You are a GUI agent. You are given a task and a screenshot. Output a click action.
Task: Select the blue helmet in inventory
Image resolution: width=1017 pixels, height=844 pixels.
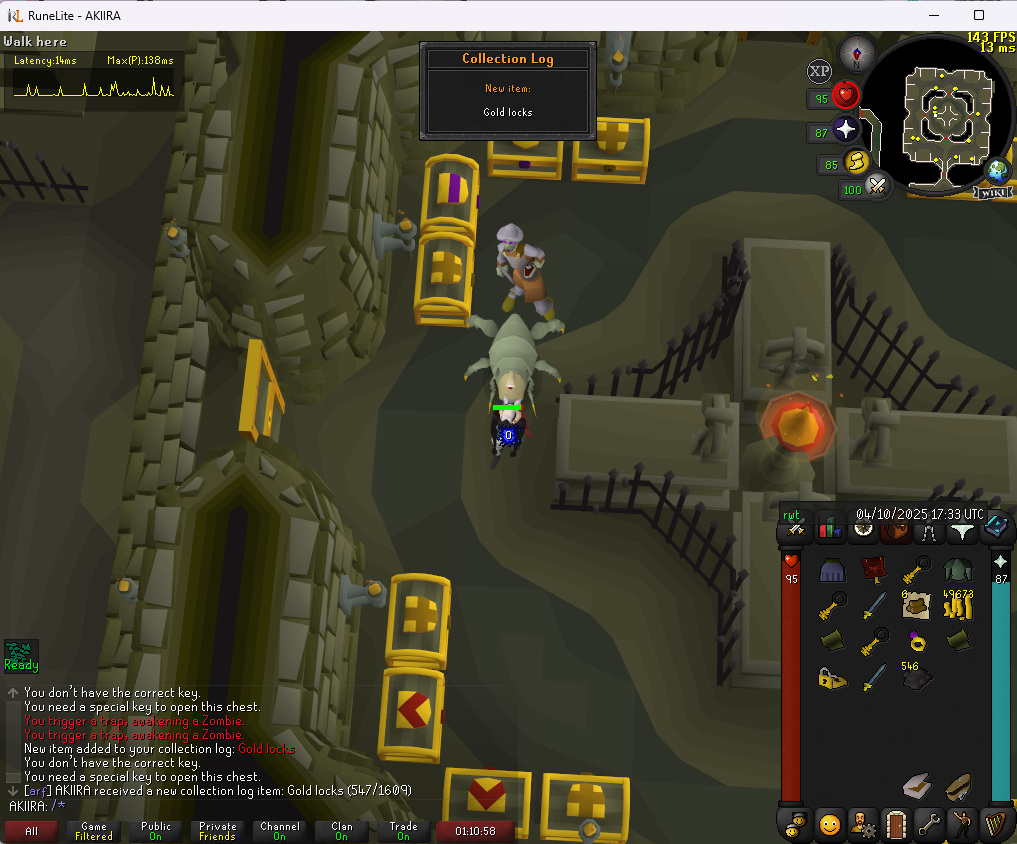[833, 570]
